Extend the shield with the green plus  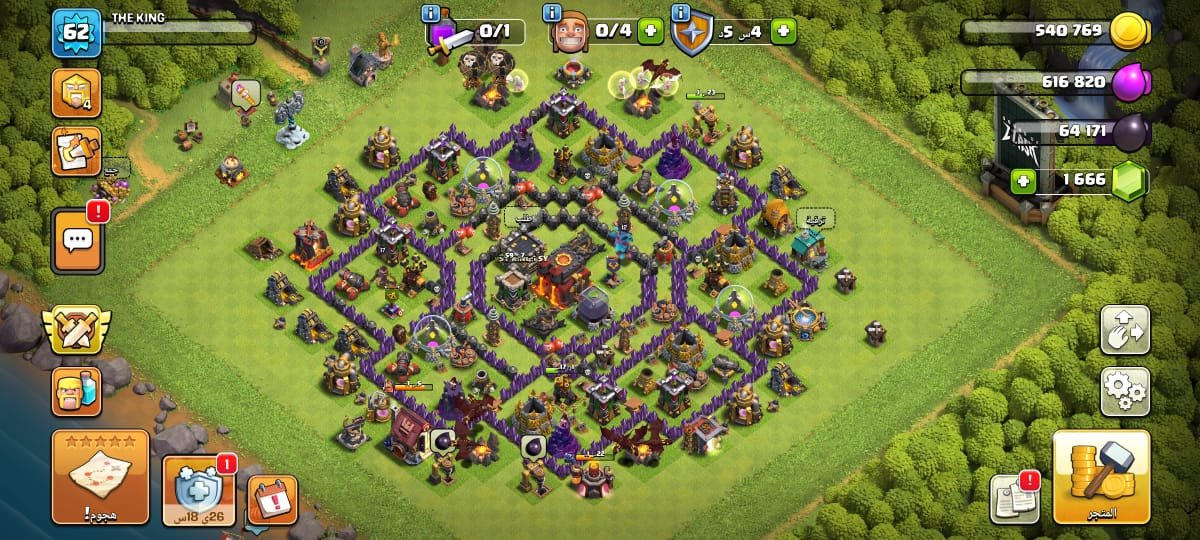783,32
